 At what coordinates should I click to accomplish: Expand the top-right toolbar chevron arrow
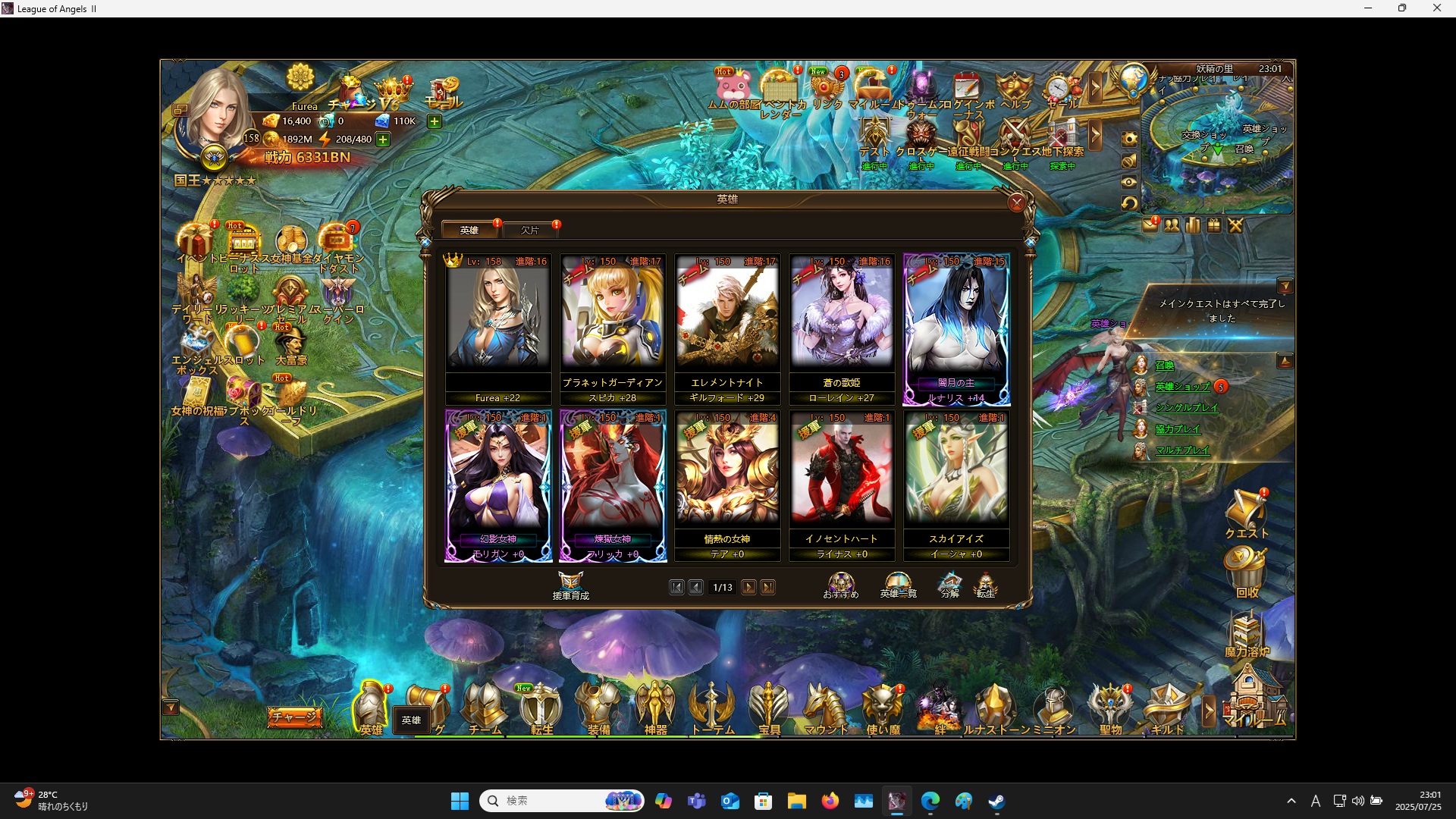pos(1097,87)
